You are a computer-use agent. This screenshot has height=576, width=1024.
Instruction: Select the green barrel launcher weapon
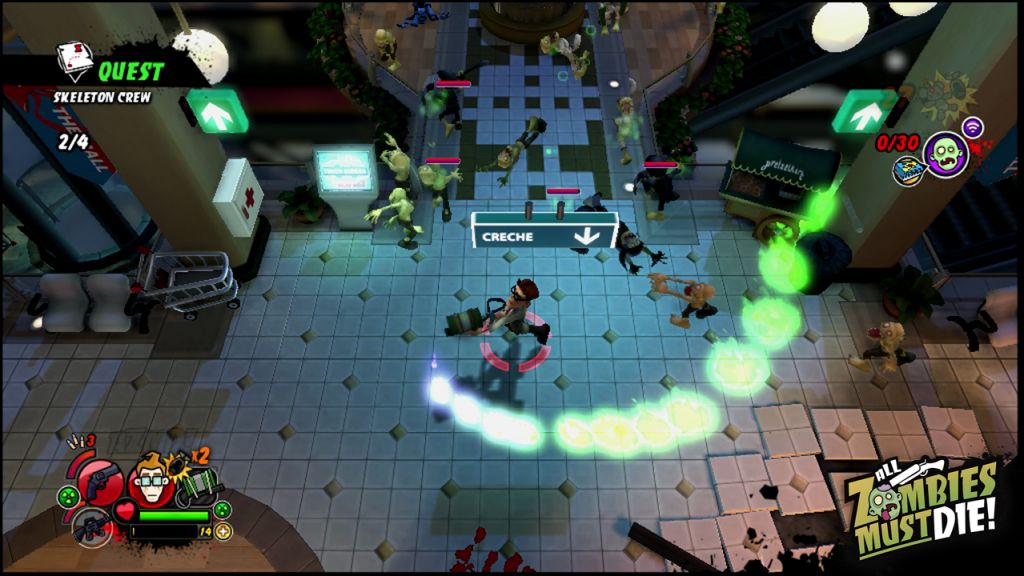[196, 489]
